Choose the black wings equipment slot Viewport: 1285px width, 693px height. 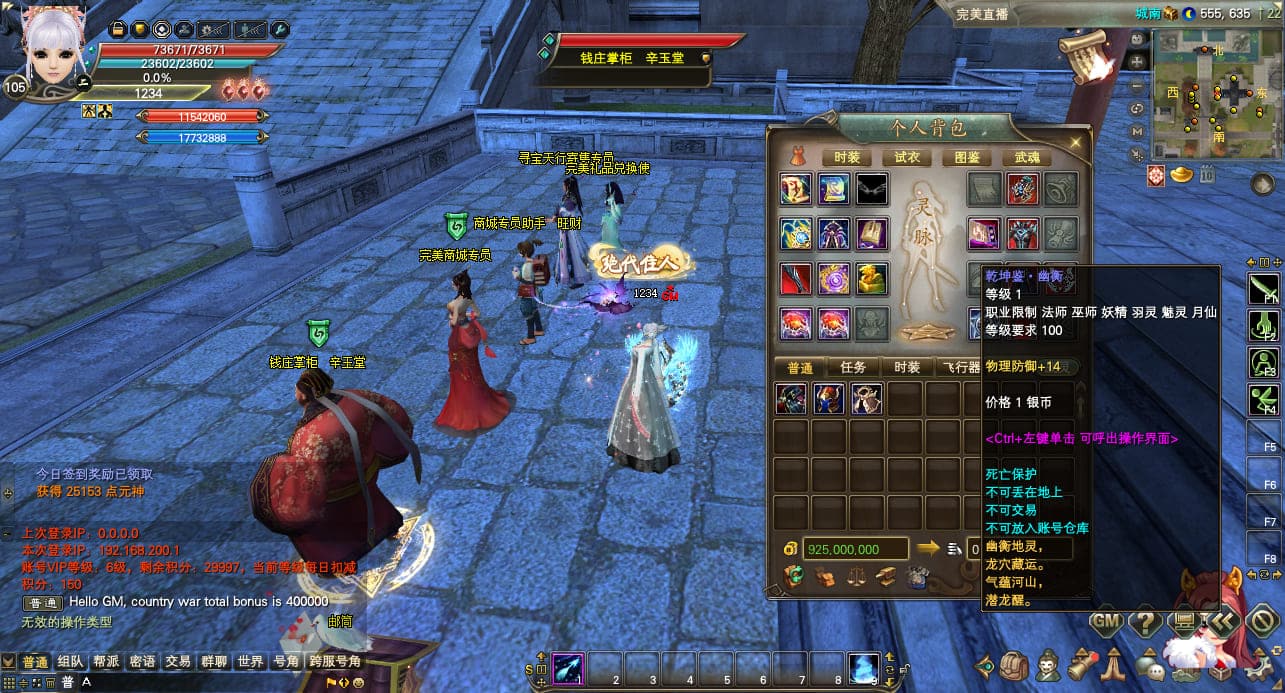871,189
